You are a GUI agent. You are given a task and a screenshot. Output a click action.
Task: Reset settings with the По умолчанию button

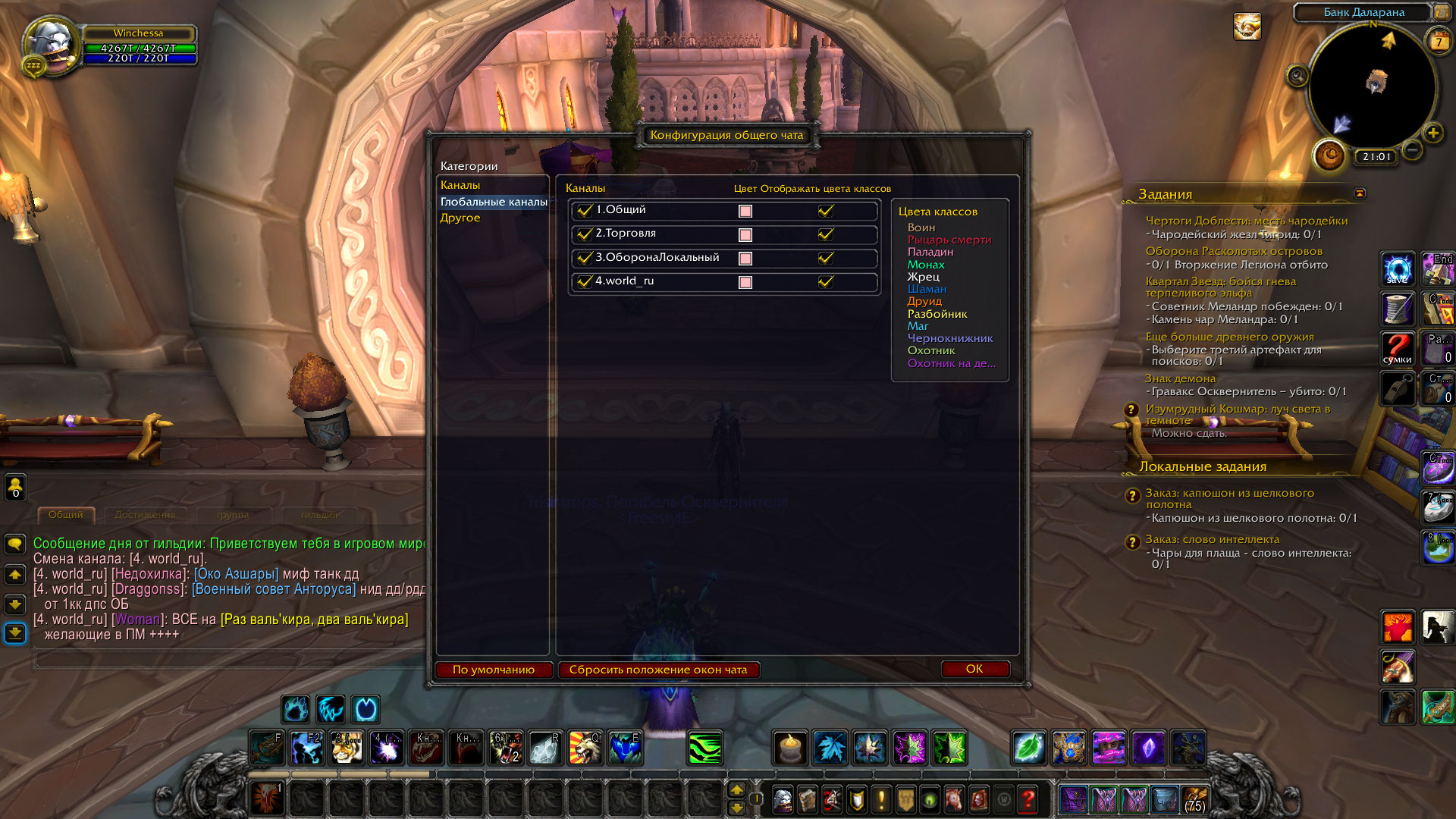493,670
